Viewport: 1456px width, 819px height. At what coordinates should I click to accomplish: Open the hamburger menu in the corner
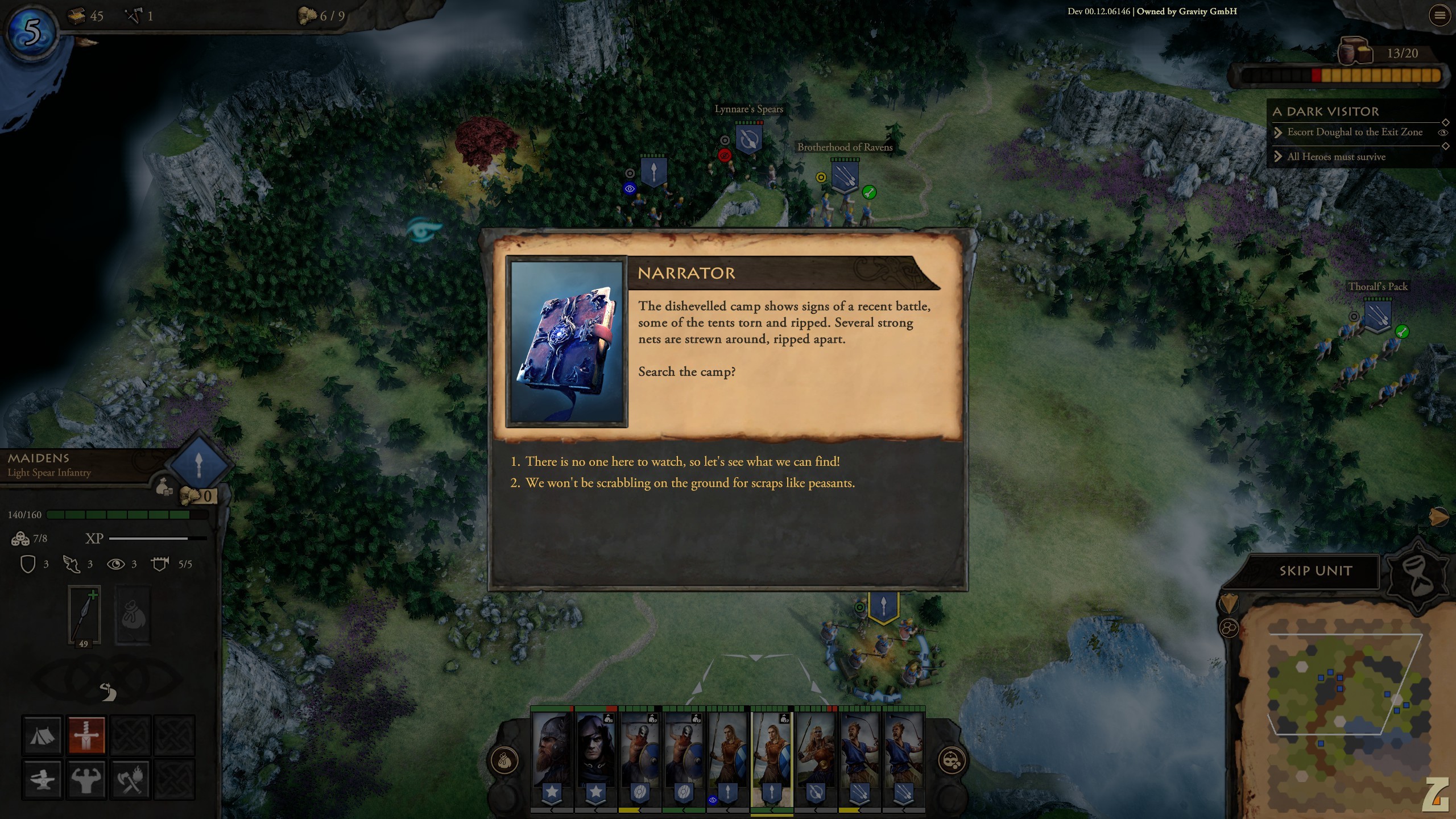pyautogui.click(x=1440, y=15)
